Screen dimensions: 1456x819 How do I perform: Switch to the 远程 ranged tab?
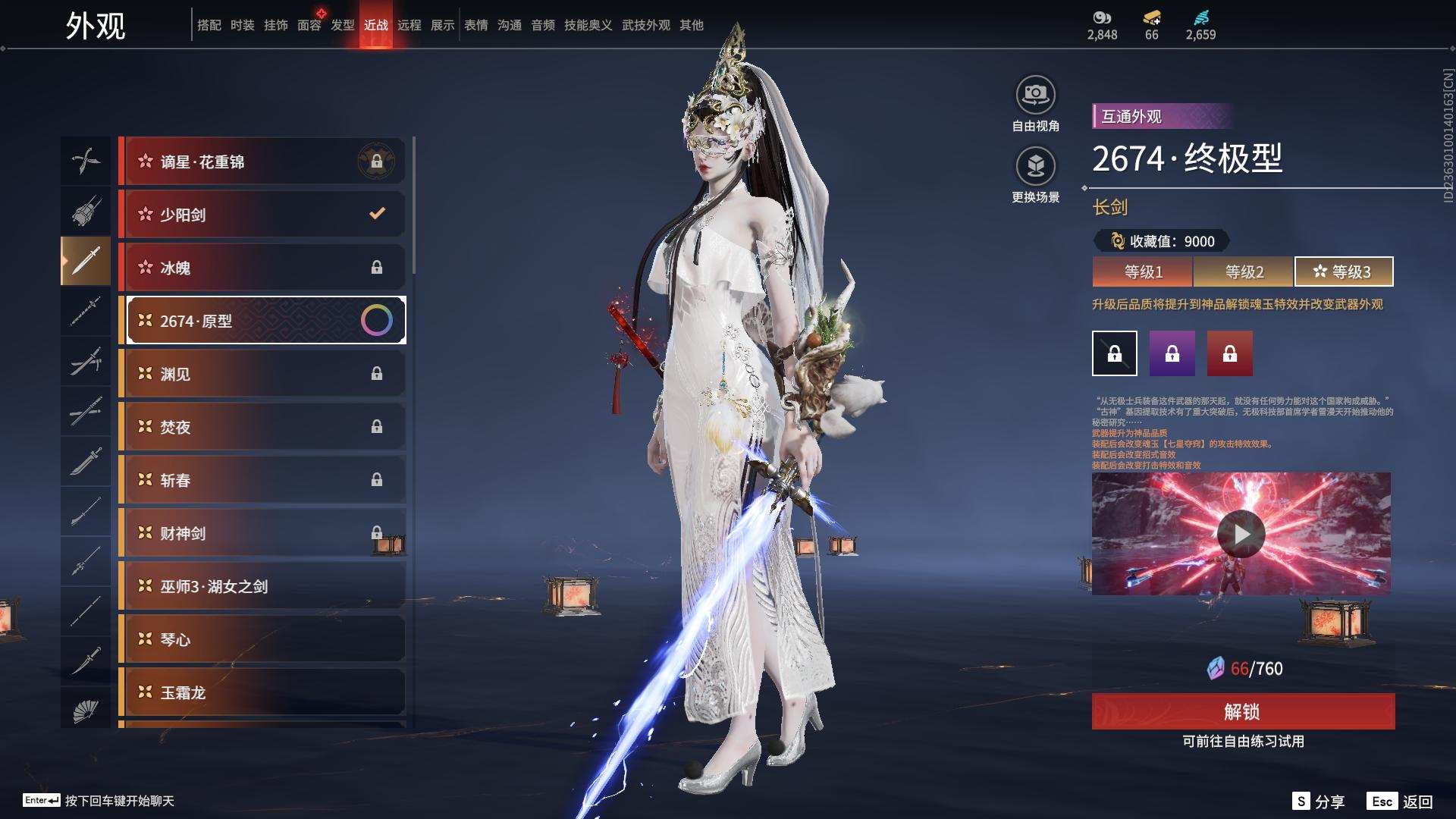(409, 25)
